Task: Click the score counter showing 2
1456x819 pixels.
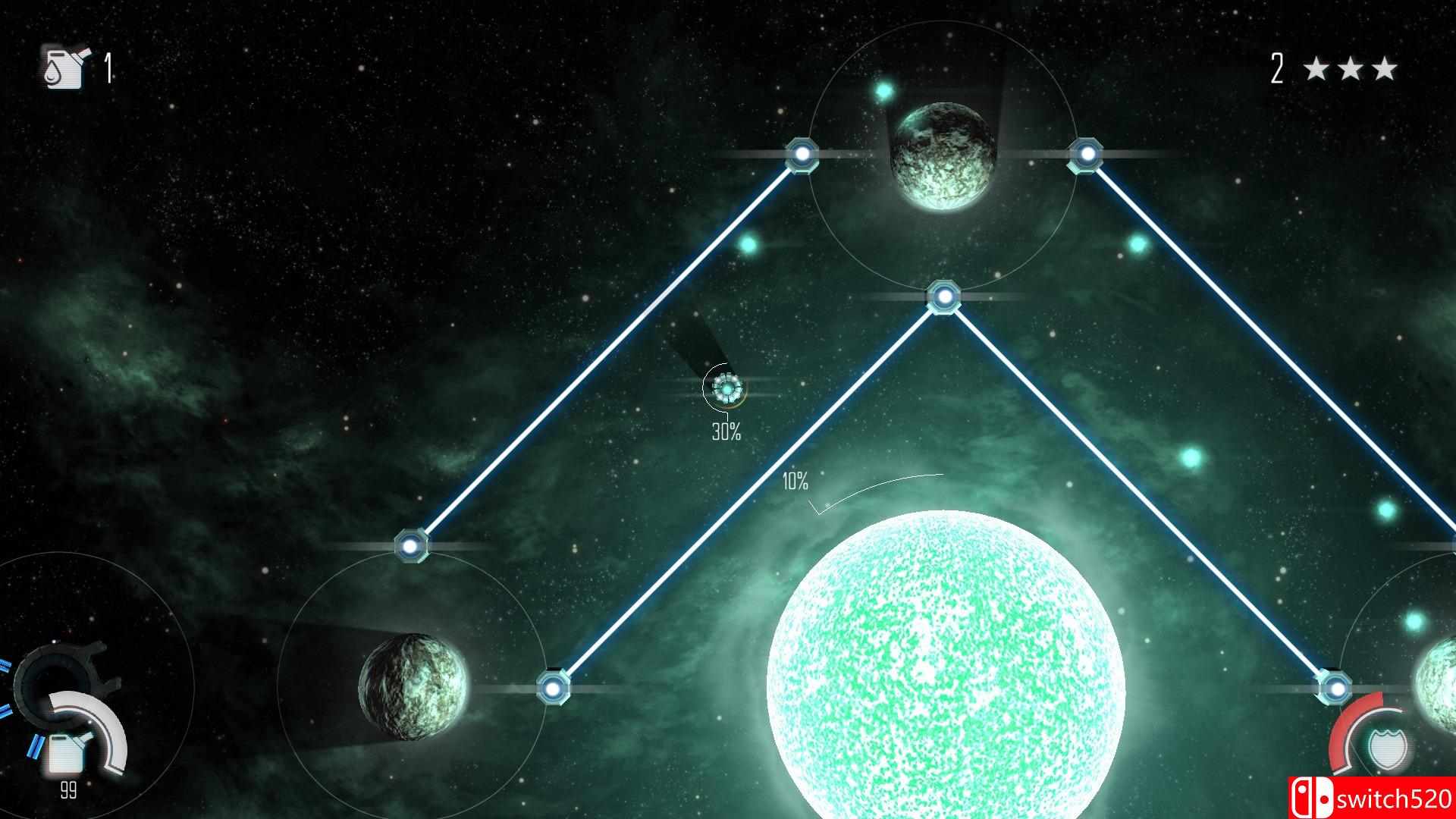Action: click(x=1276, y=68)
